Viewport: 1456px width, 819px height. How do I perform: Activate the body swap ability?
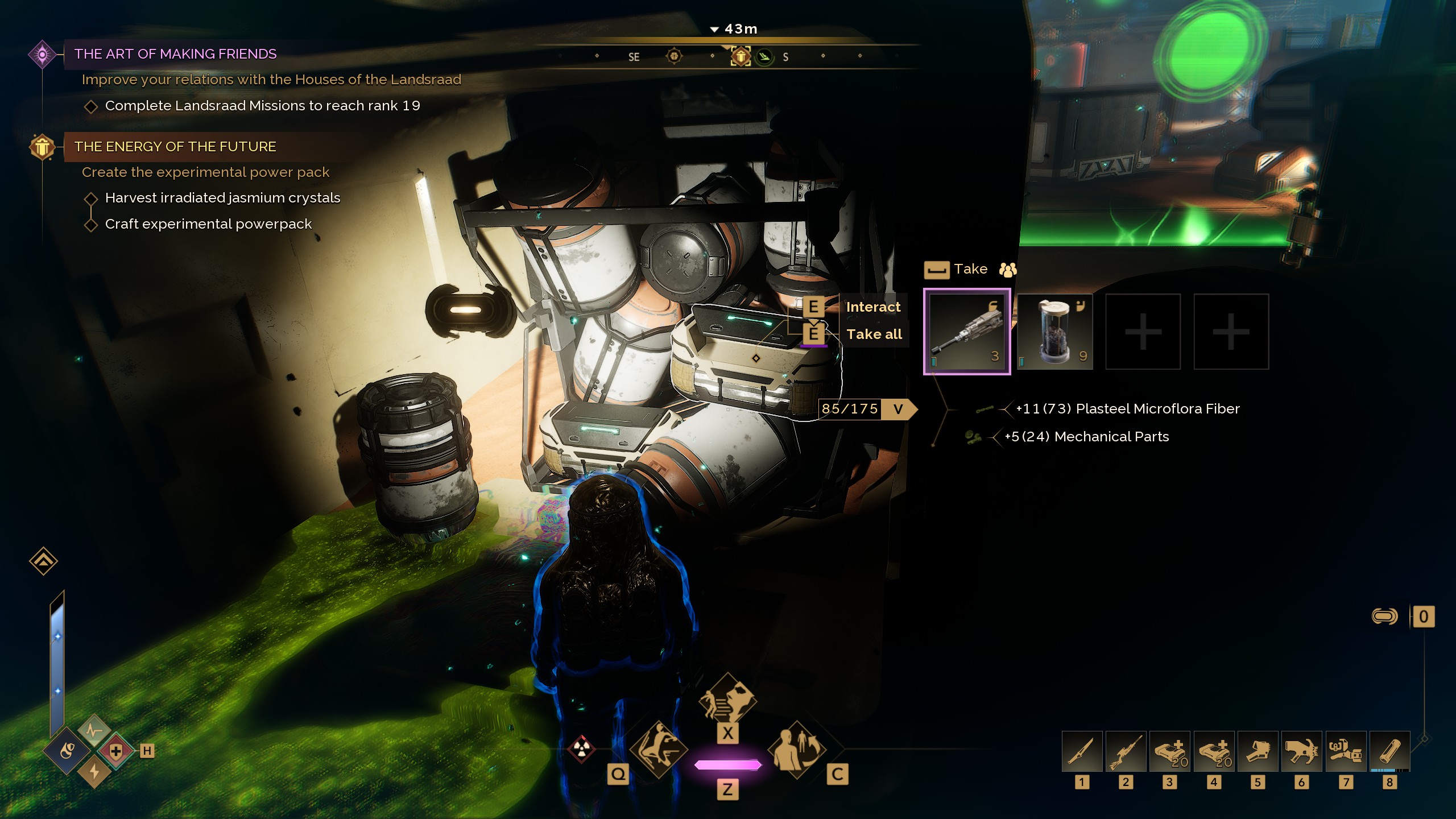point(796,750)
